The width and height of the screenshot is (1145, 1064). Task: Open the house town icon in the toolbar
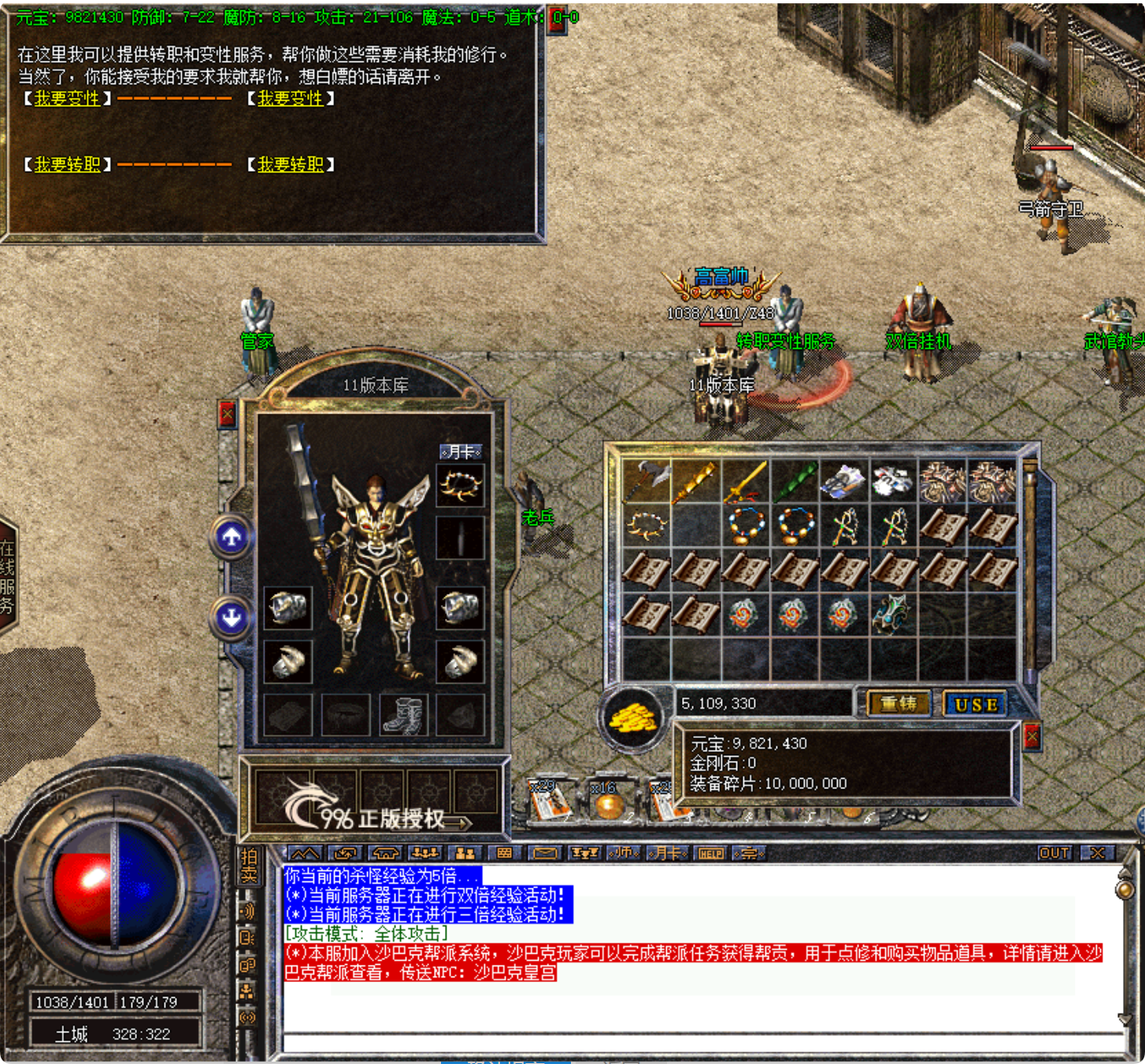point(387,853)
